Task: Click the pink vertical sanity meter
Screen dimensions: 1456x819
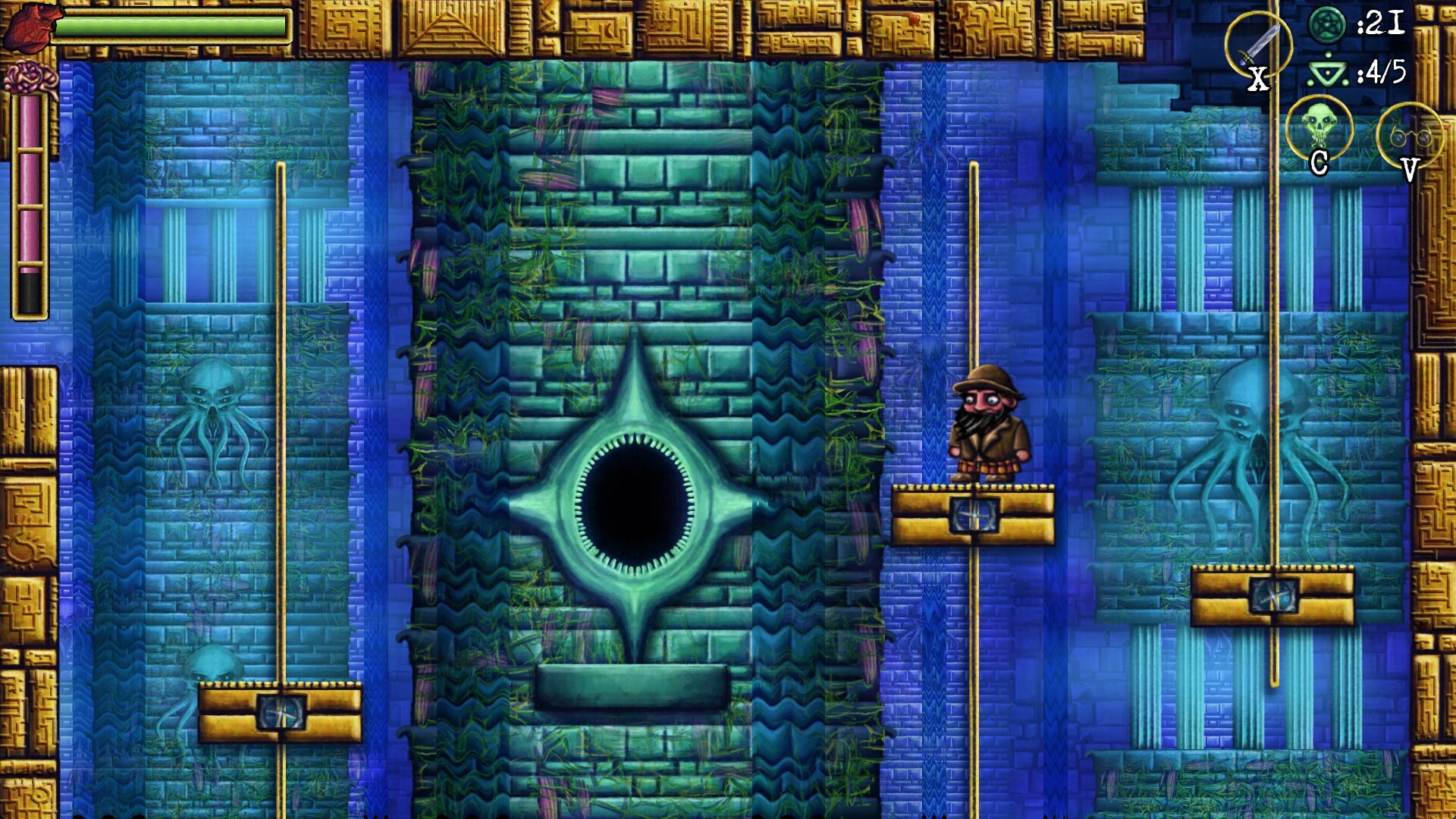Action: (x=29, y=182)
